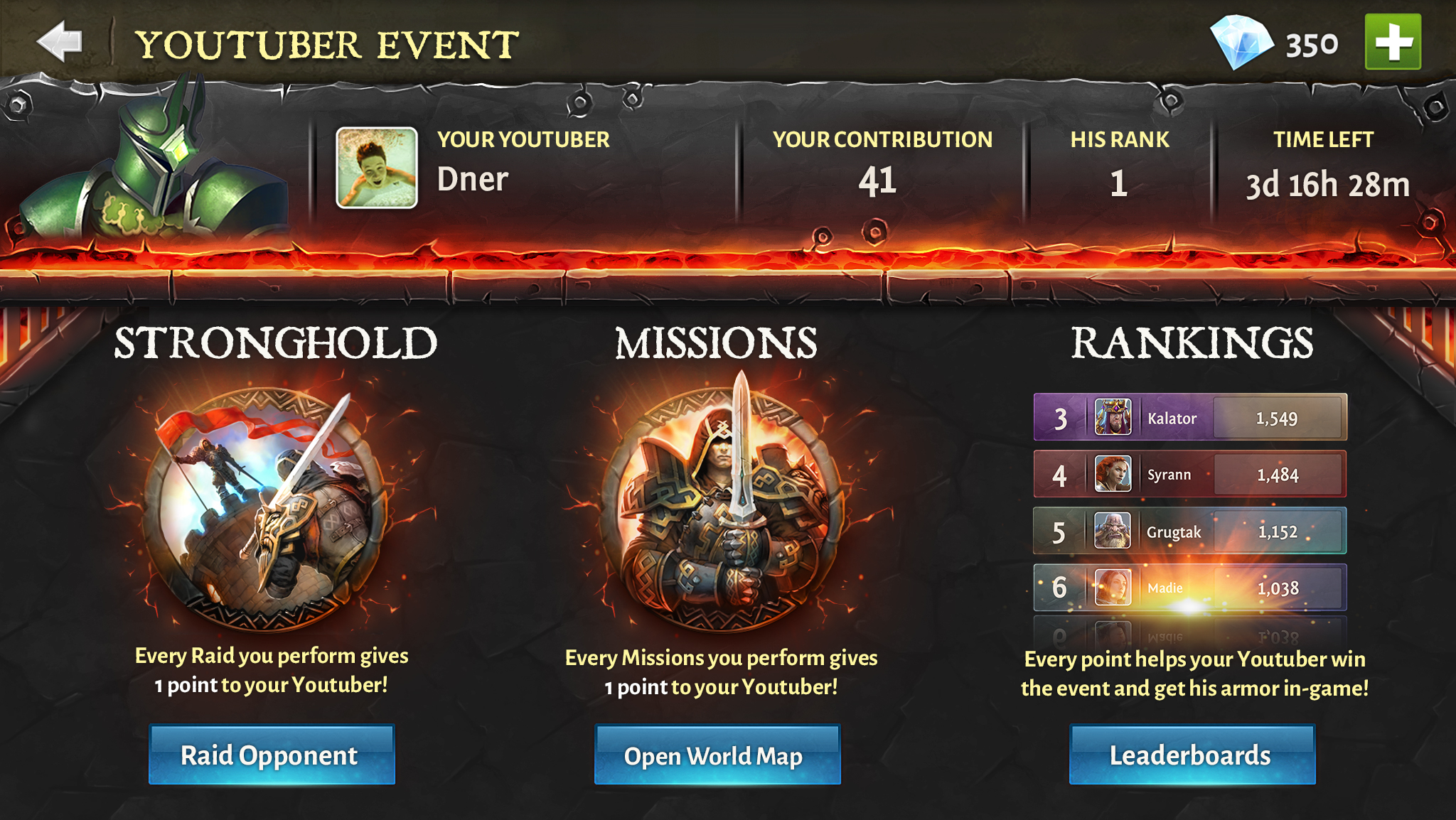Click the Dner Youtuber avatar
Image resolution: width=1456 pixels, height=820 pixels.
point(377,168)
